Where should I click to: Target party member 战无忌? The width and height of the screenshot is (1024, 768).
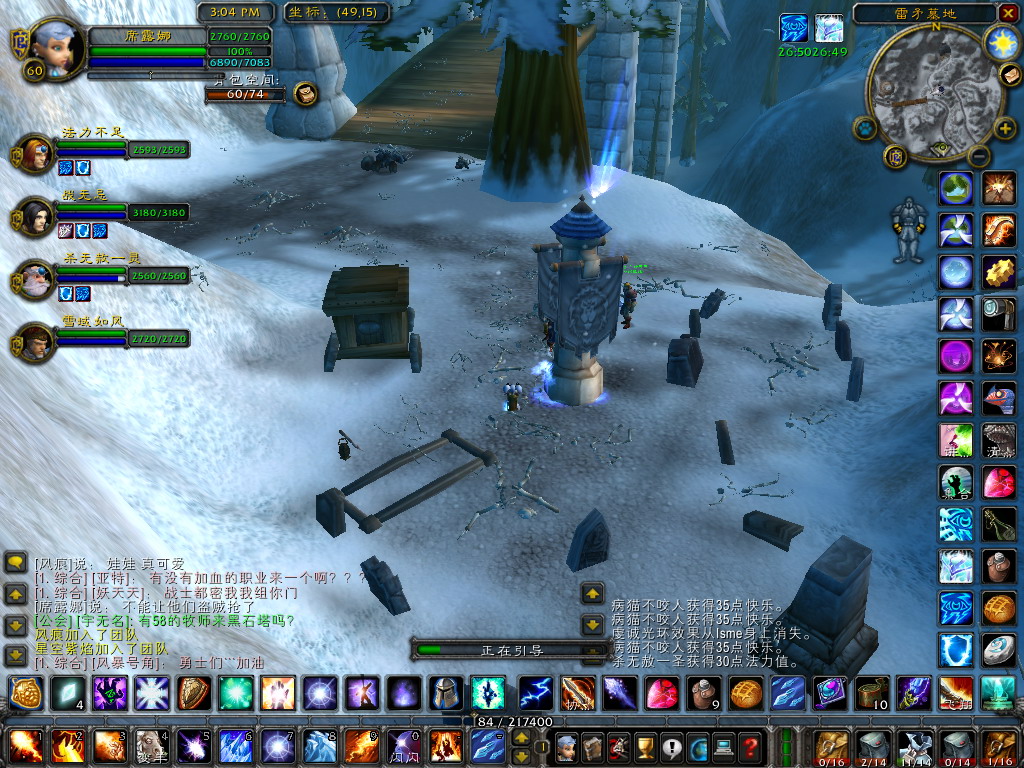36,216
